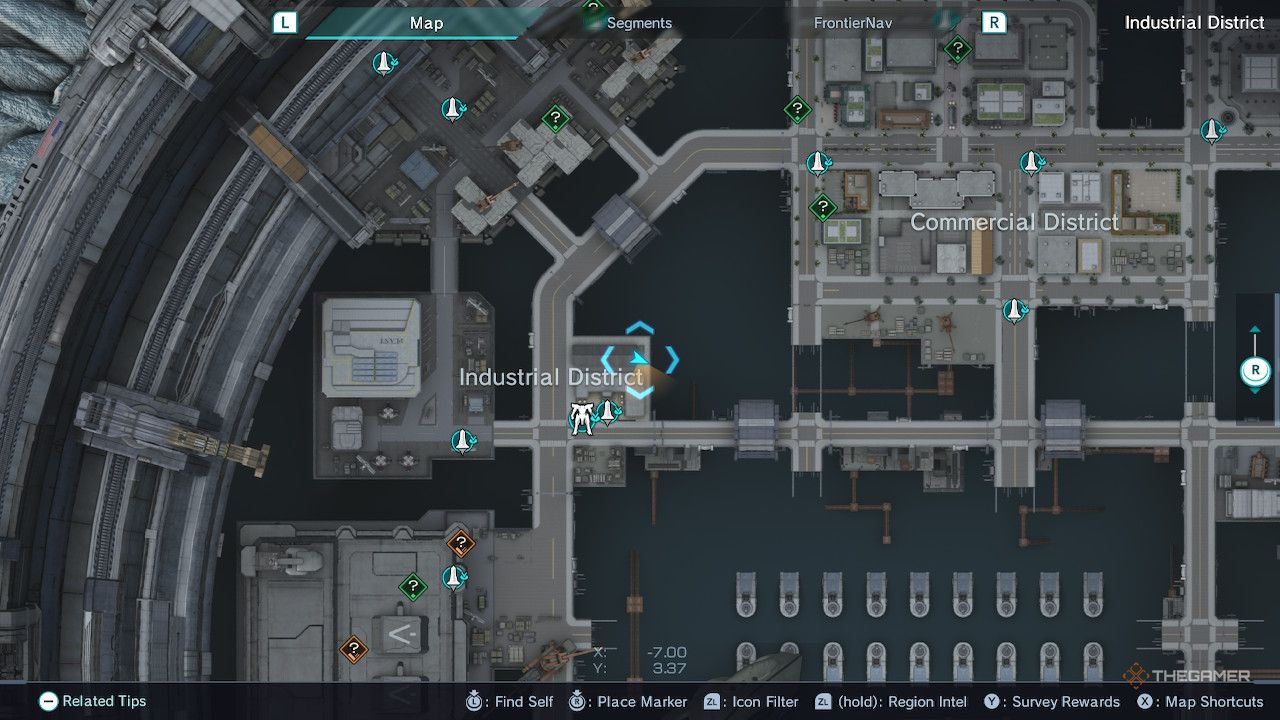1280x720 pixels.
Task: Enable Survey Rewards with the Y button prompt
Action: coord(991,702)
